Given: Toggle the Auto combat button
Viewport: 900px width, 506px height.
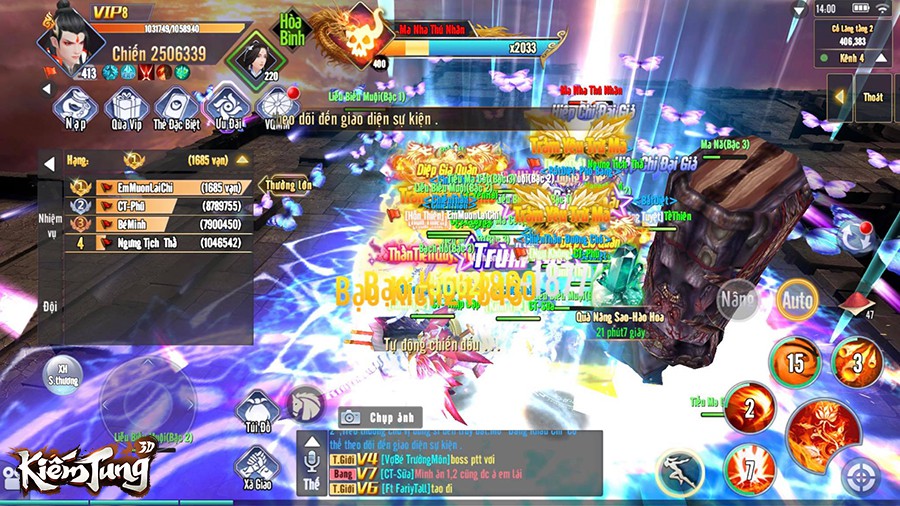Looking at the screenshot, I should [x=797, y=298].
